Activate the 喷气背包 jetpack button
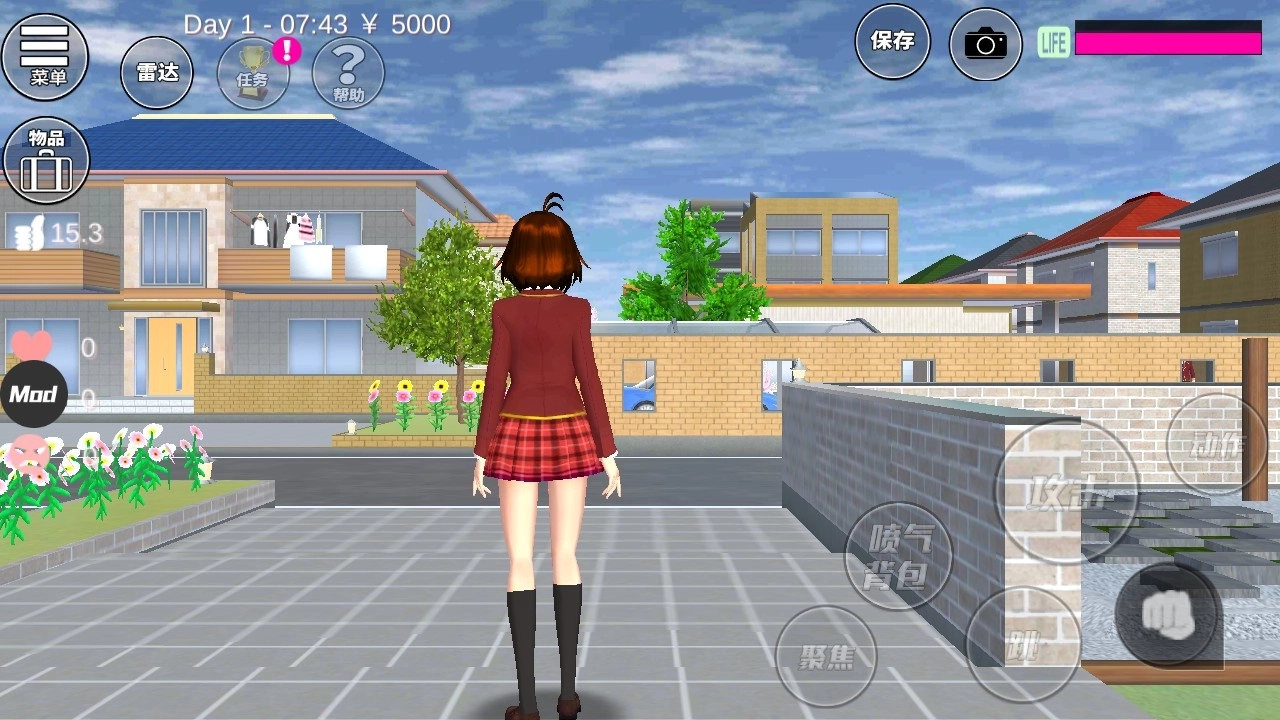Viewport: 1280px width, 720px height. coord(899,556)
